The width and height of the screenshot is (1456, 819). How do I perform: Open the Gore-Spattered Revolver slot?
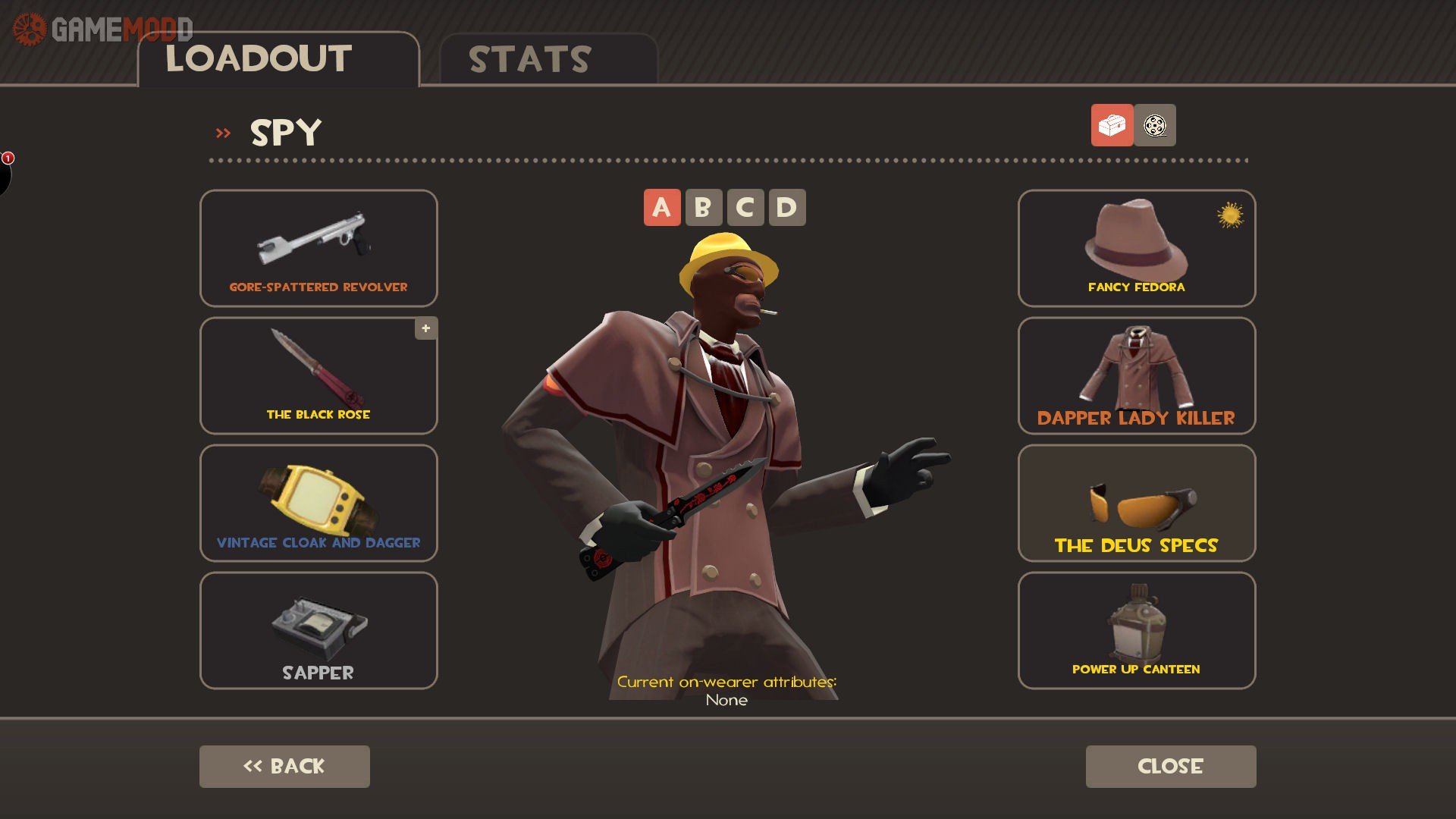tap(318, 248)
